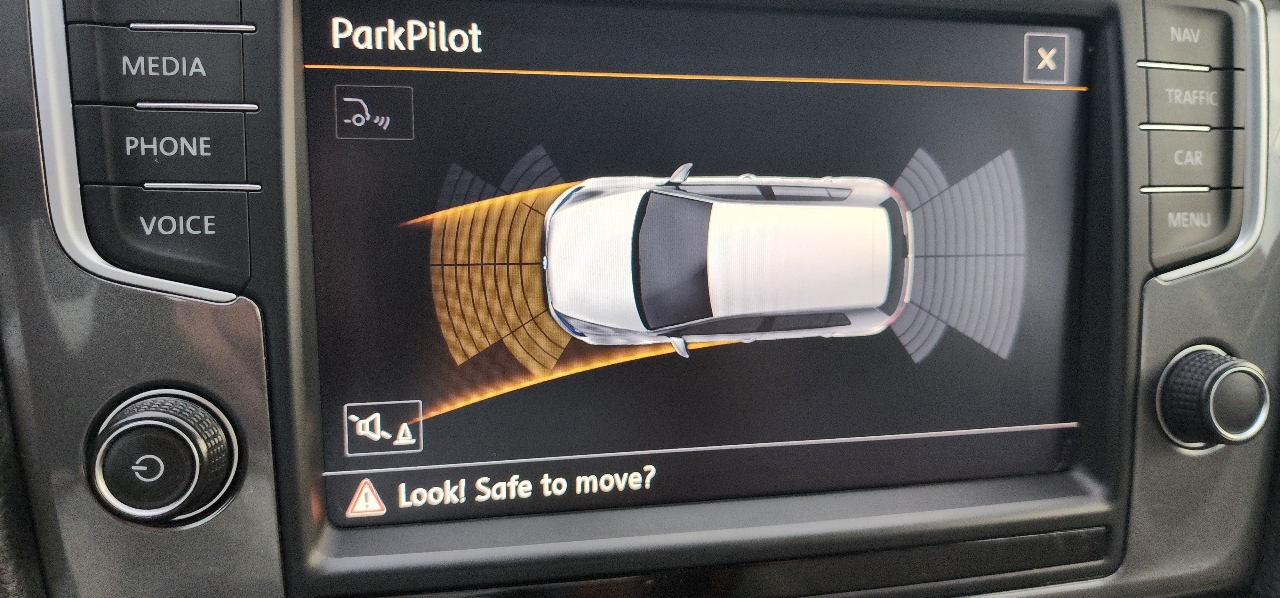Open the MEDIA menu

coord(163,67)
